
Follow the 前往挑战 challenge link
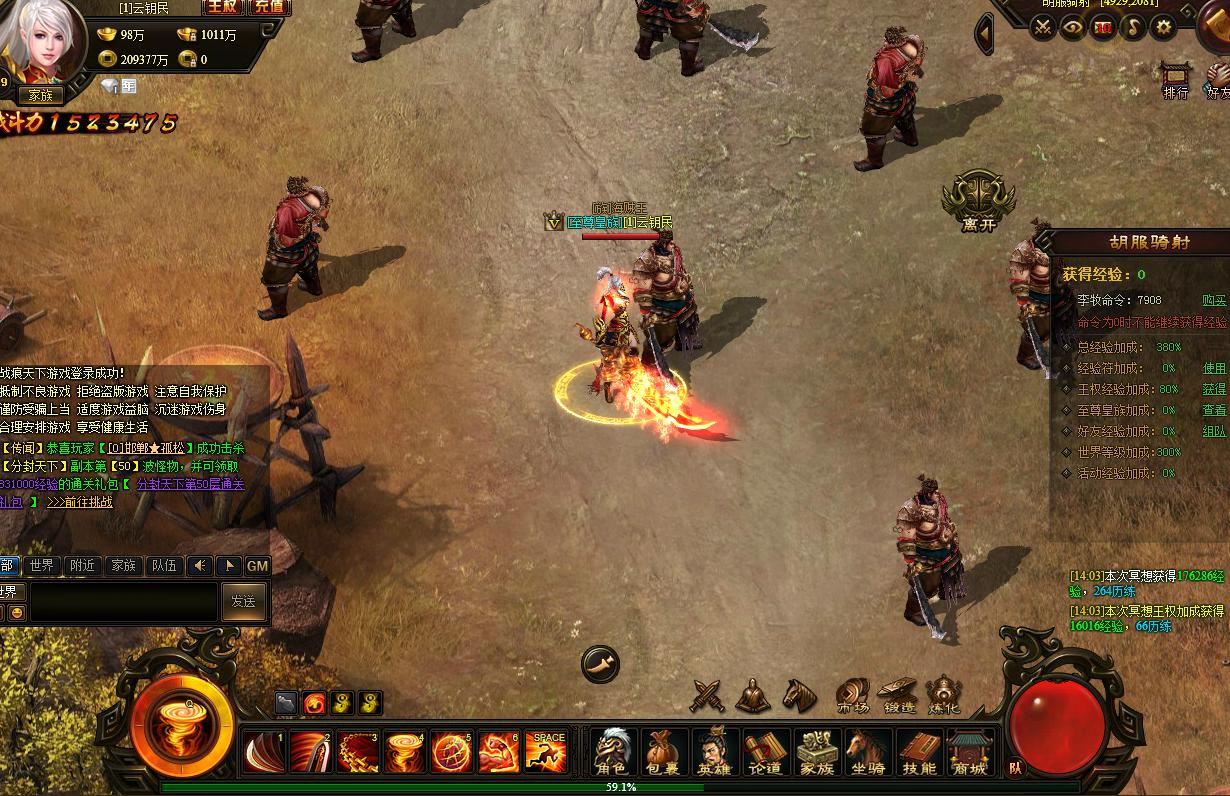click(80, 502)
